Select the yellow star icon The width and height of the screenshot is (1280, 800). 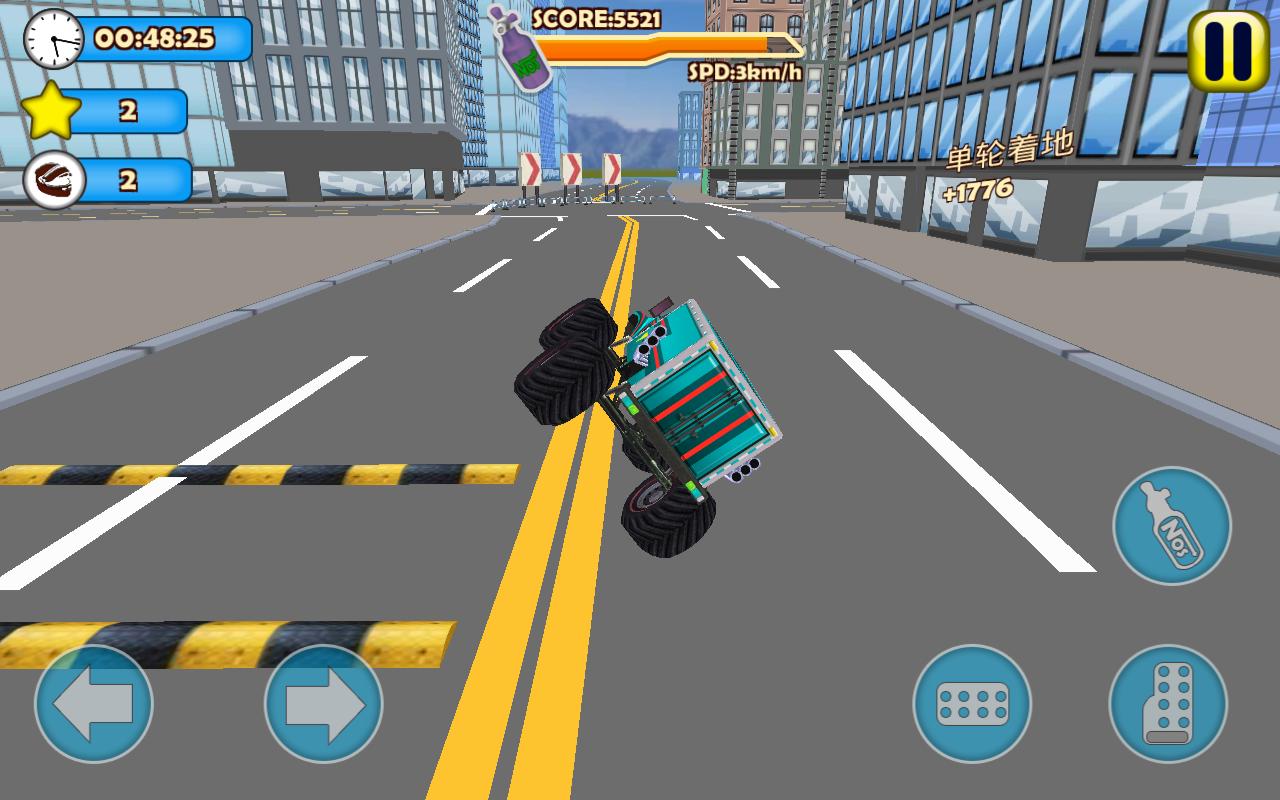tap(51, 108)
